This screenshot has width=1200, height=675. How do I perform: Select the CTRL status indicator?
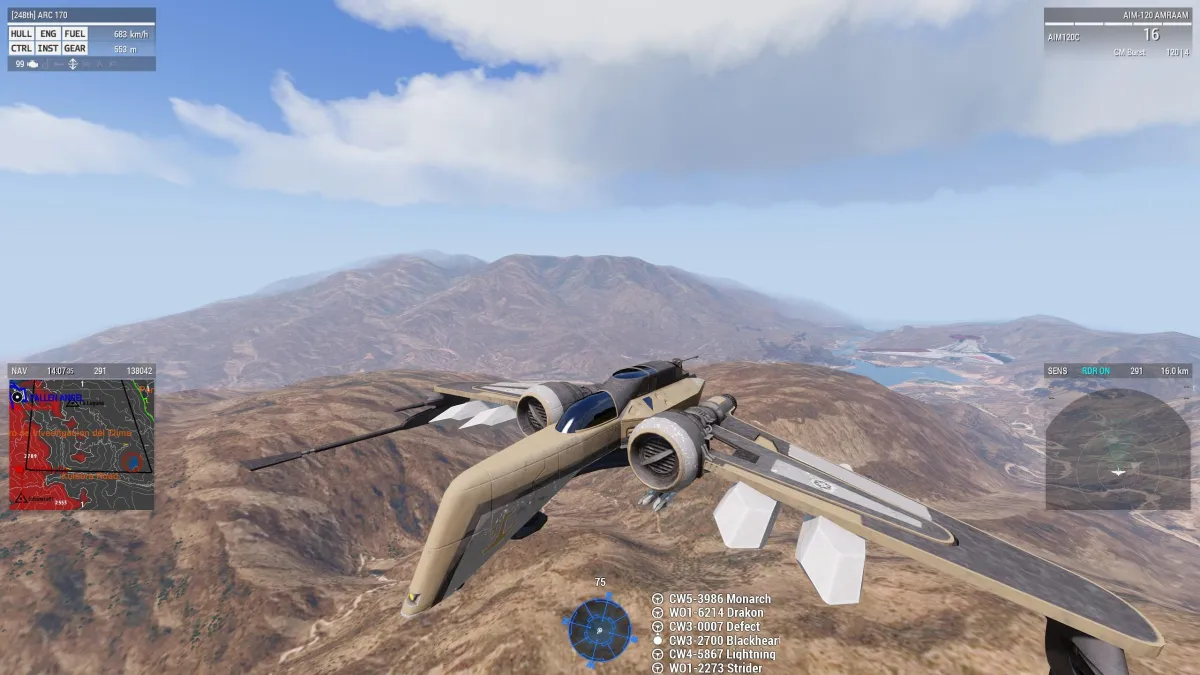click(22, 48)
